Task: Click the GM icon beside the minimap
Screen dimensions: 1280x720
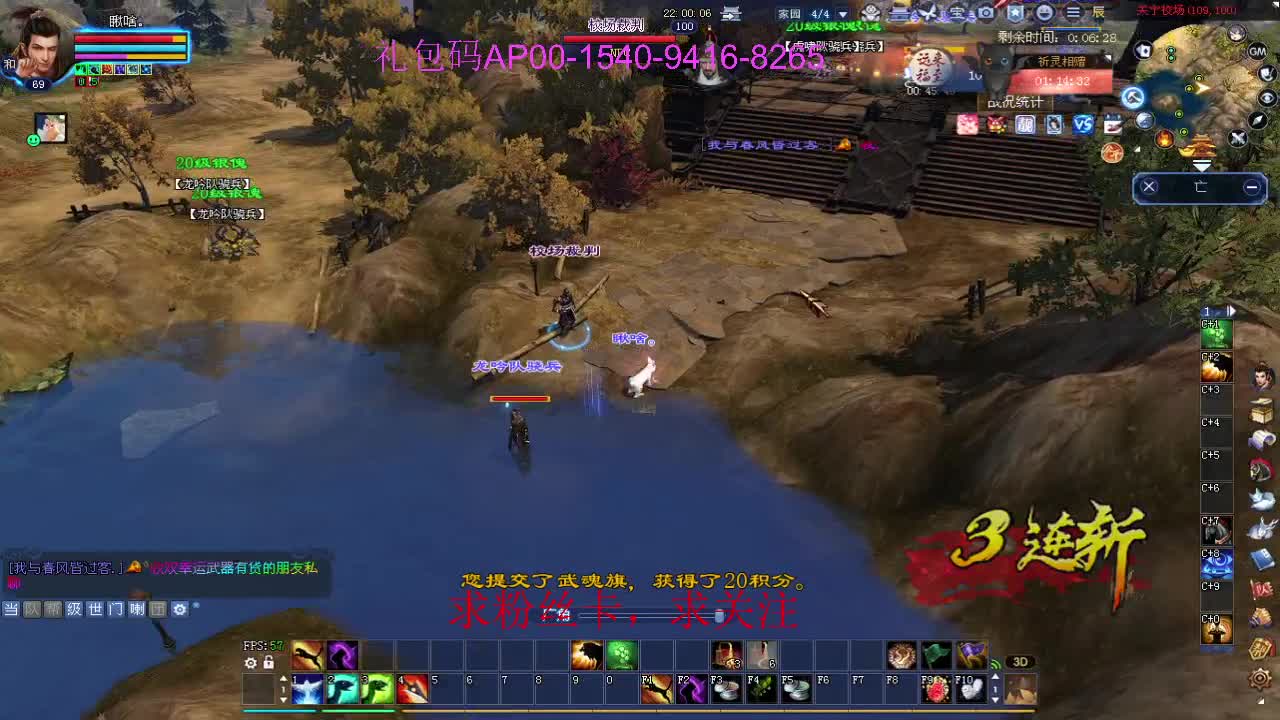Action: 1257,52
